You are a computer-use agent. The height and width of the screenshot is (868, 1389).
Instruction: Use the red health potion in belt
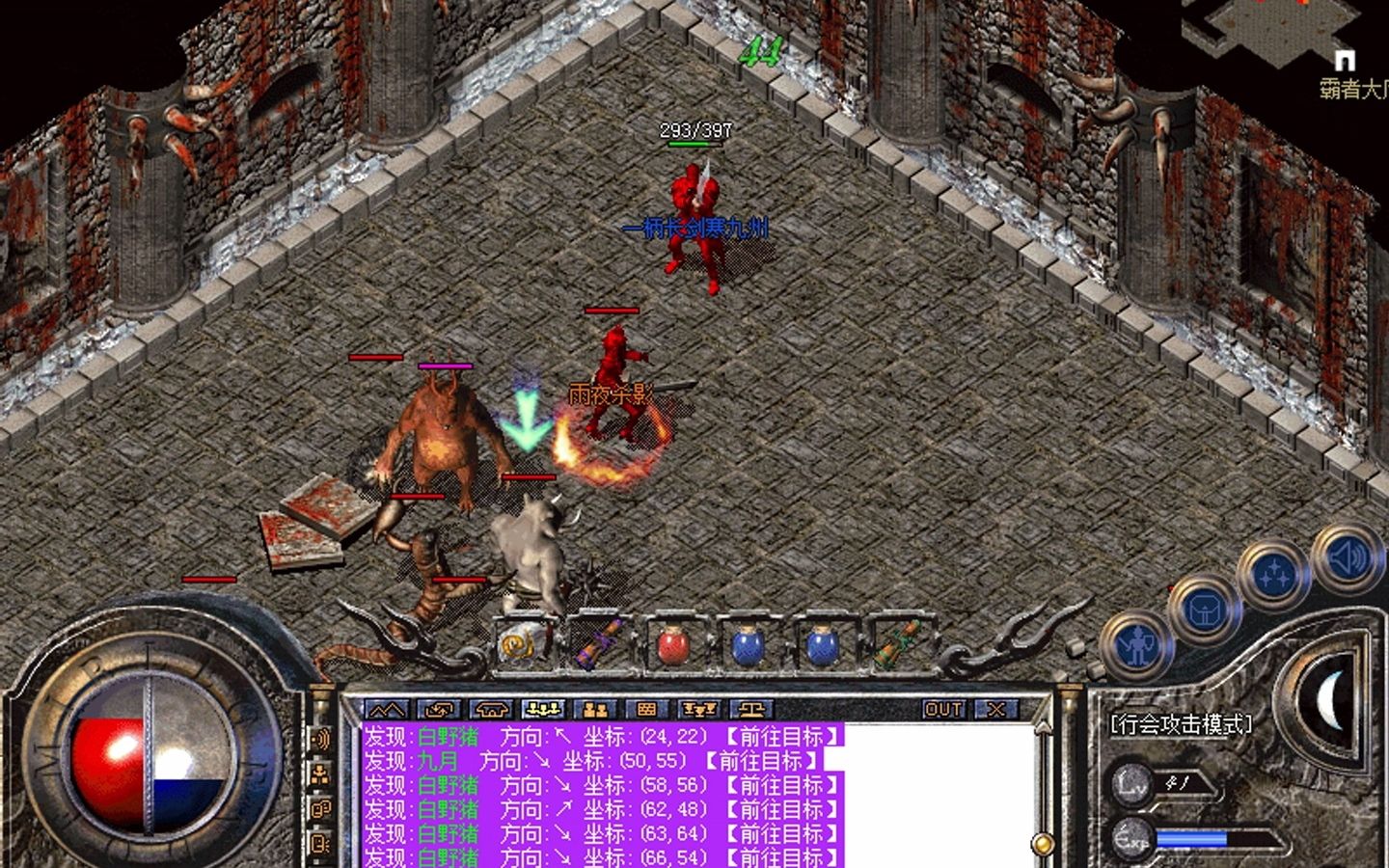673,643
